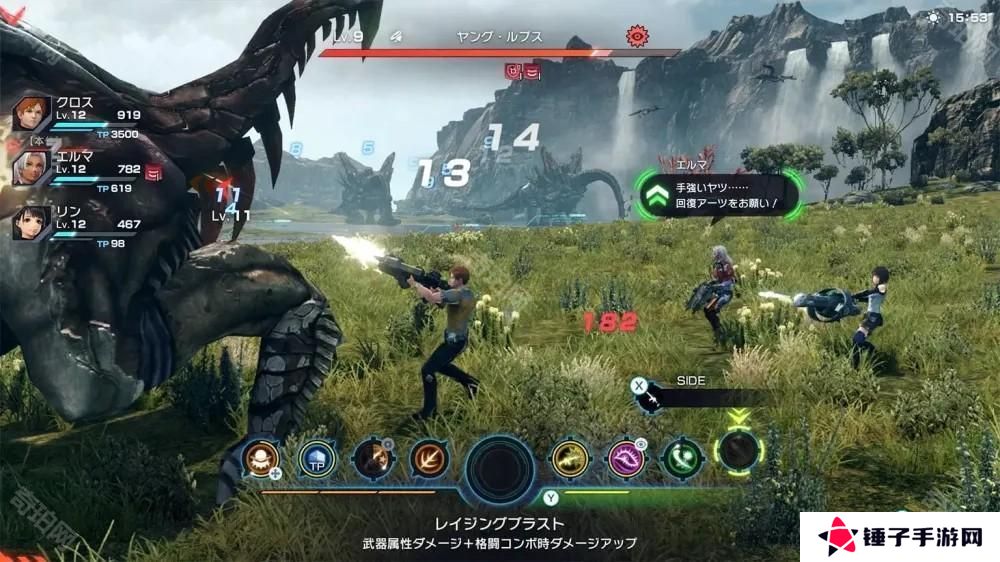This screenshot has height=562, width=1000.
Task: Trigger the orange leaf-blade art icon
Action: pos(428,458)
